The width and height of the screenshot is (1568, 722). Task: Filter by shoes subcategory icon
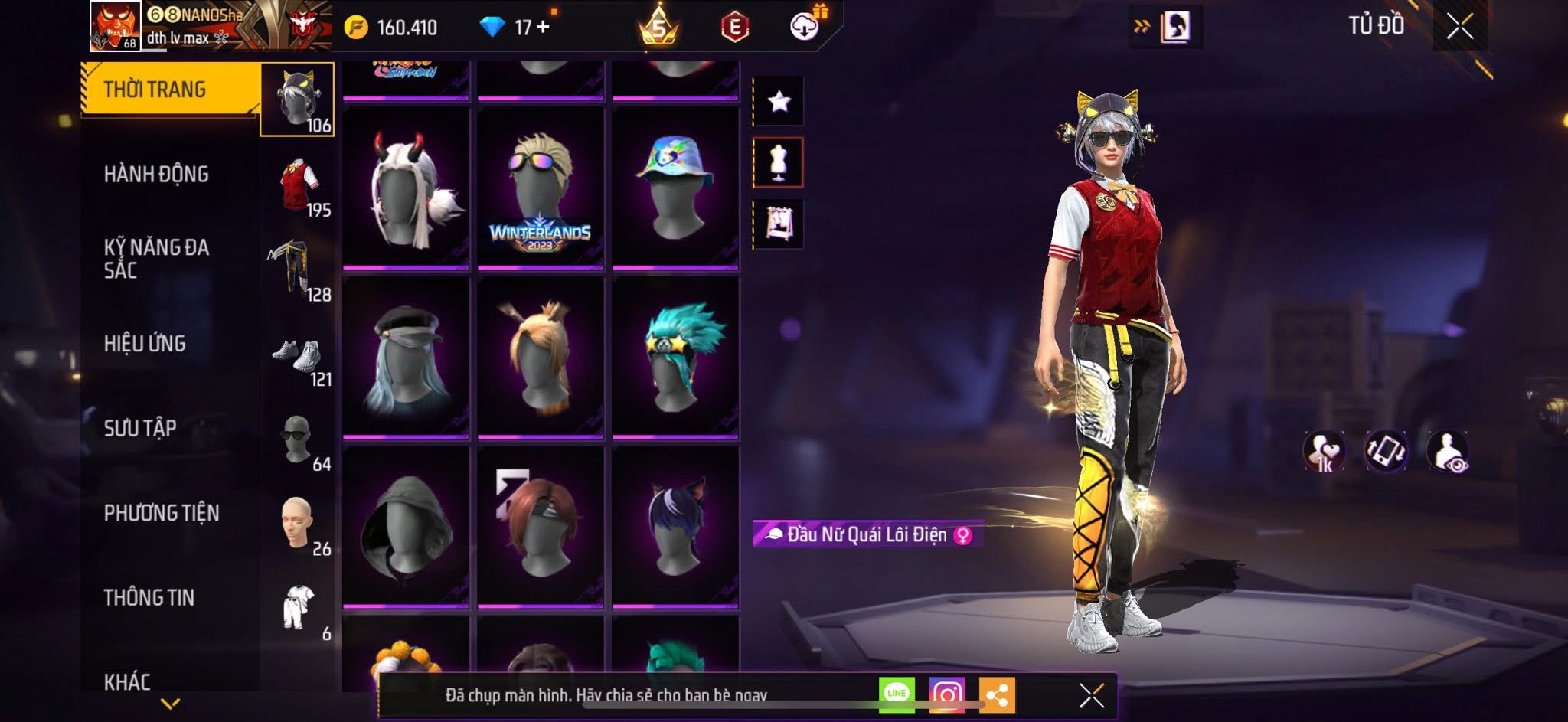coord(298,355)
